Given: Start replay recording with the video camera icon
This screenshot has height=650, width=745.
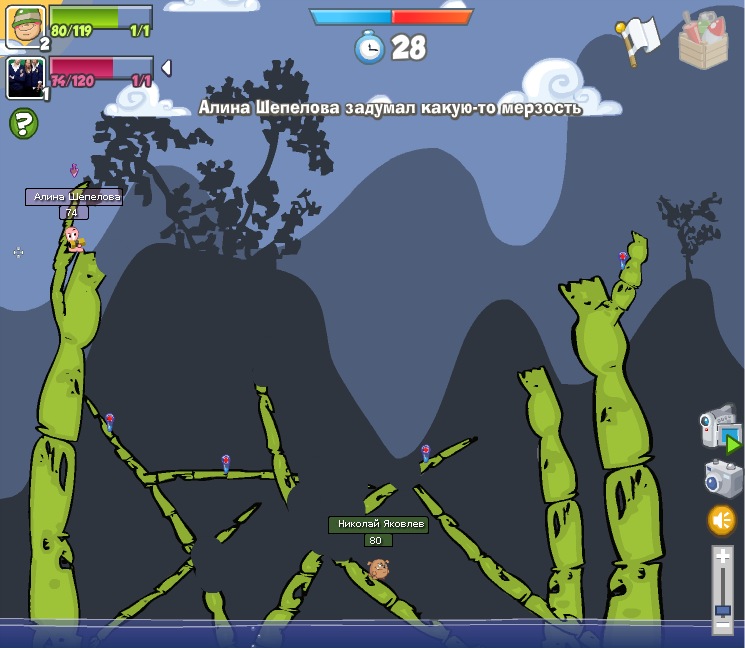Looking at the screenshot, I should (719, 428).
